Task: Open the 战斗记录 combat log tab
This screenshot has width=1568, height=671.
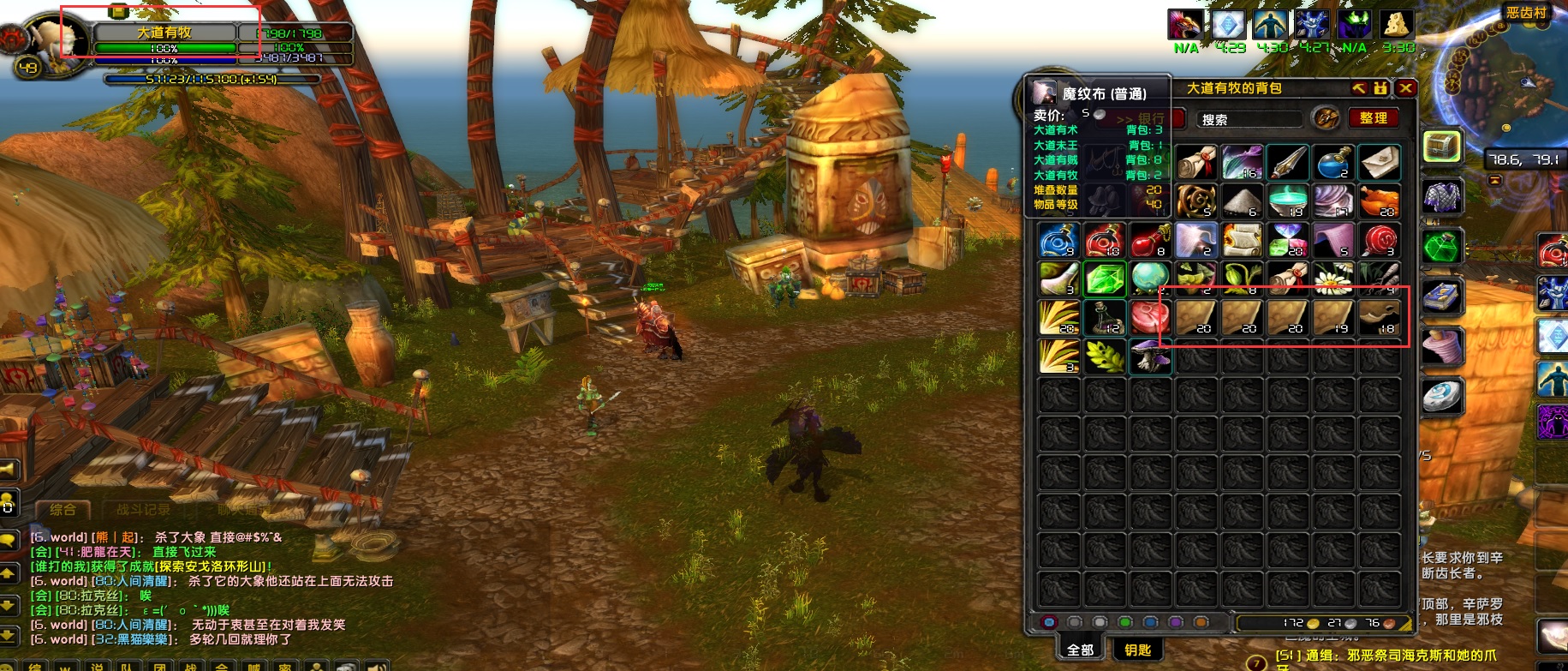Action: coord(143,509)
